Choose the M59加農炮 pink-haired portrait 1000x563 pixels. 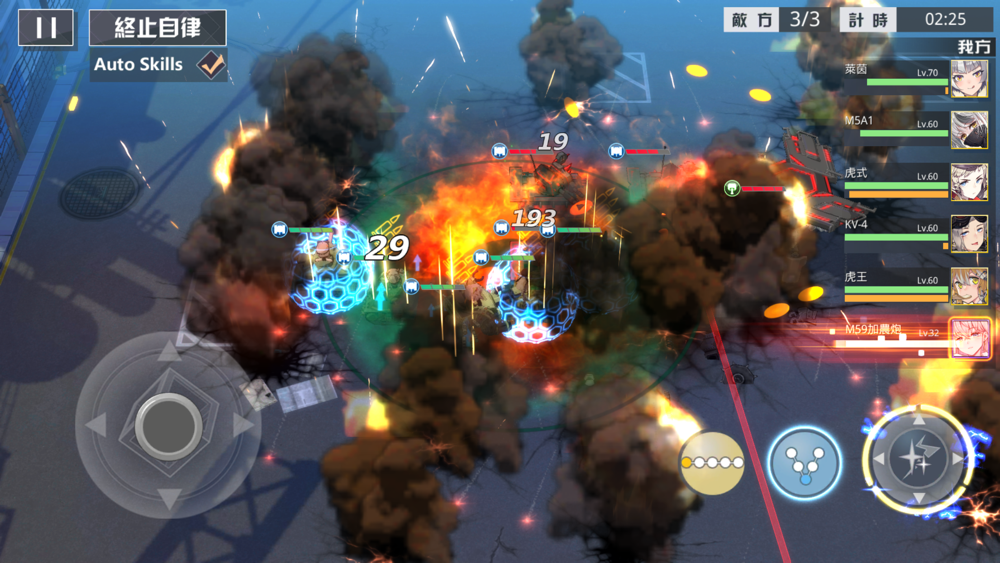click(x=970, y=338)
